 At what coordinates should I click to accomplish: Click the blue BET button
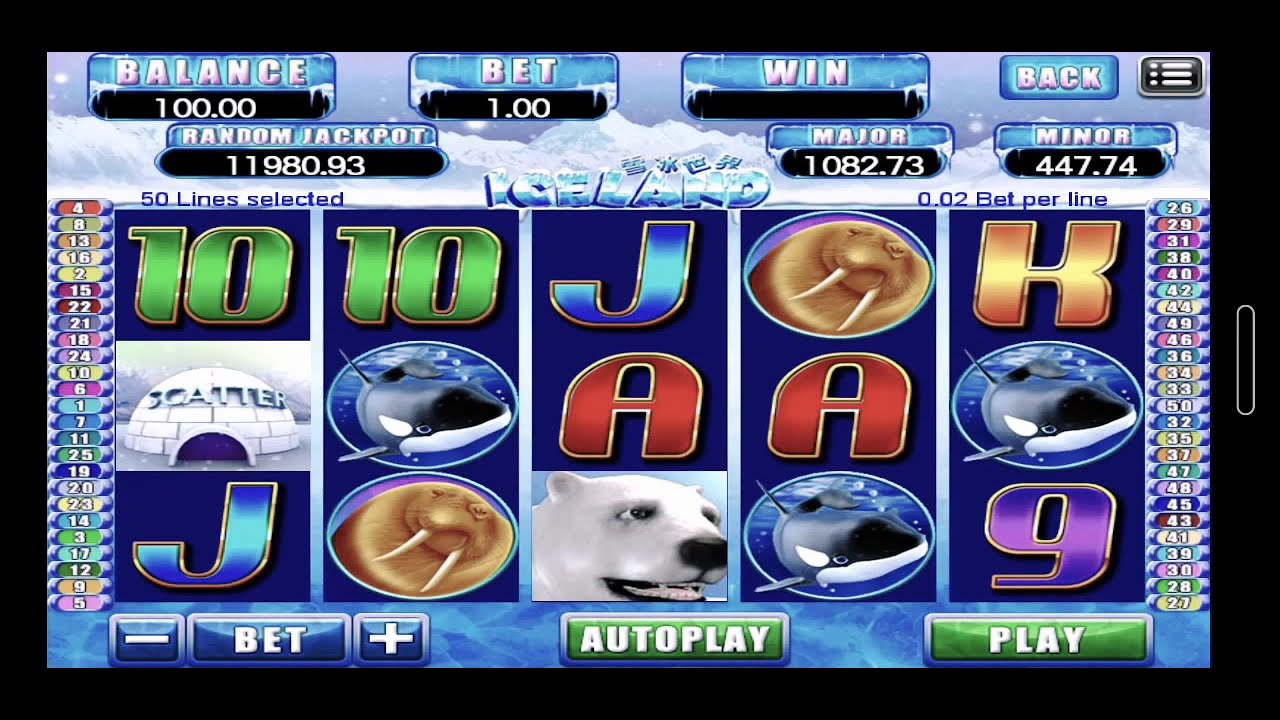coord(269,640)
